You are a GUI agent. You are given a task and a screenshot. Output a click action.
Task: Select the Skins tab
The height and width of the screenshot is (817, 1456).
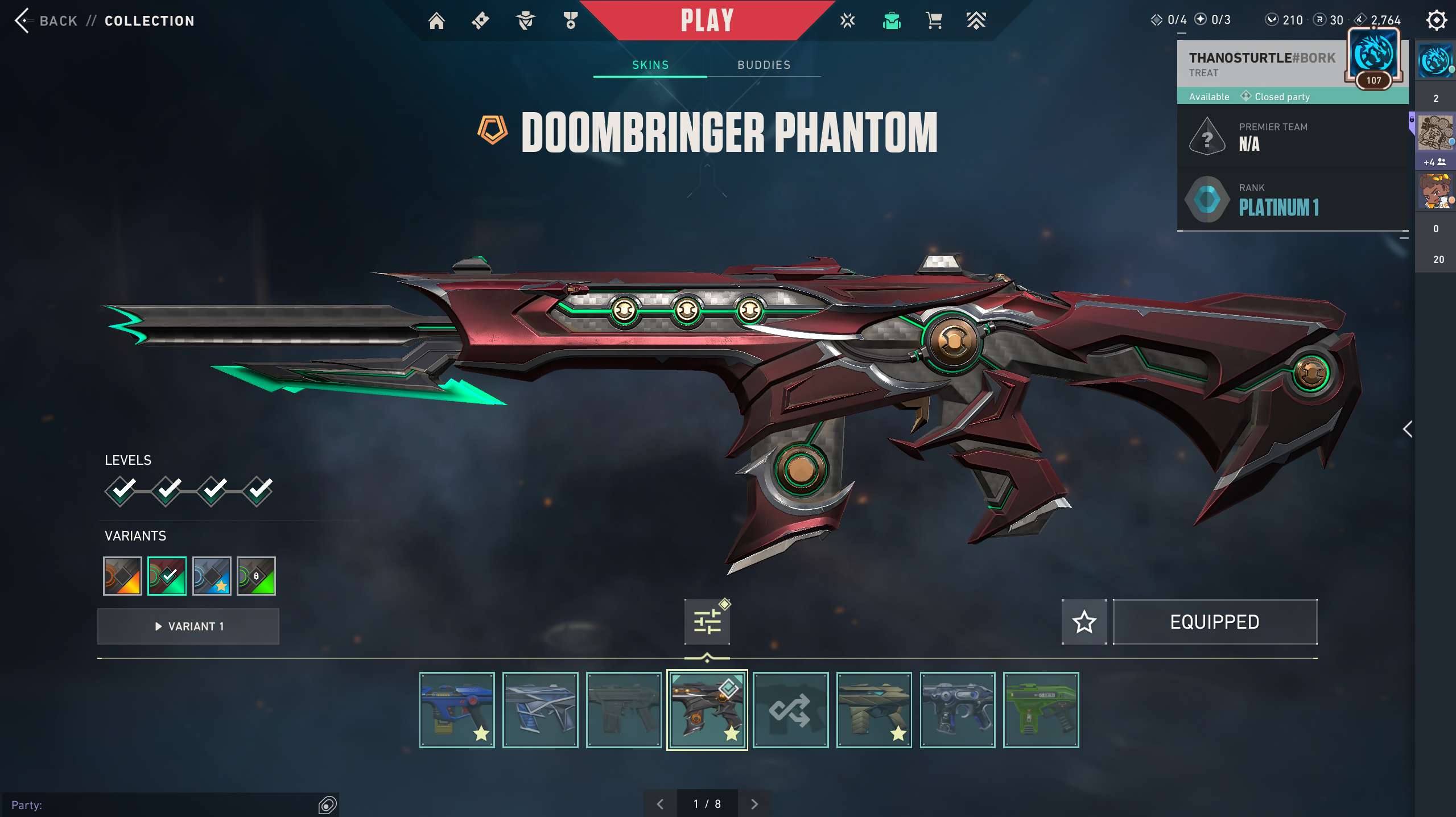pyautogui.click(x=650, y=65)
